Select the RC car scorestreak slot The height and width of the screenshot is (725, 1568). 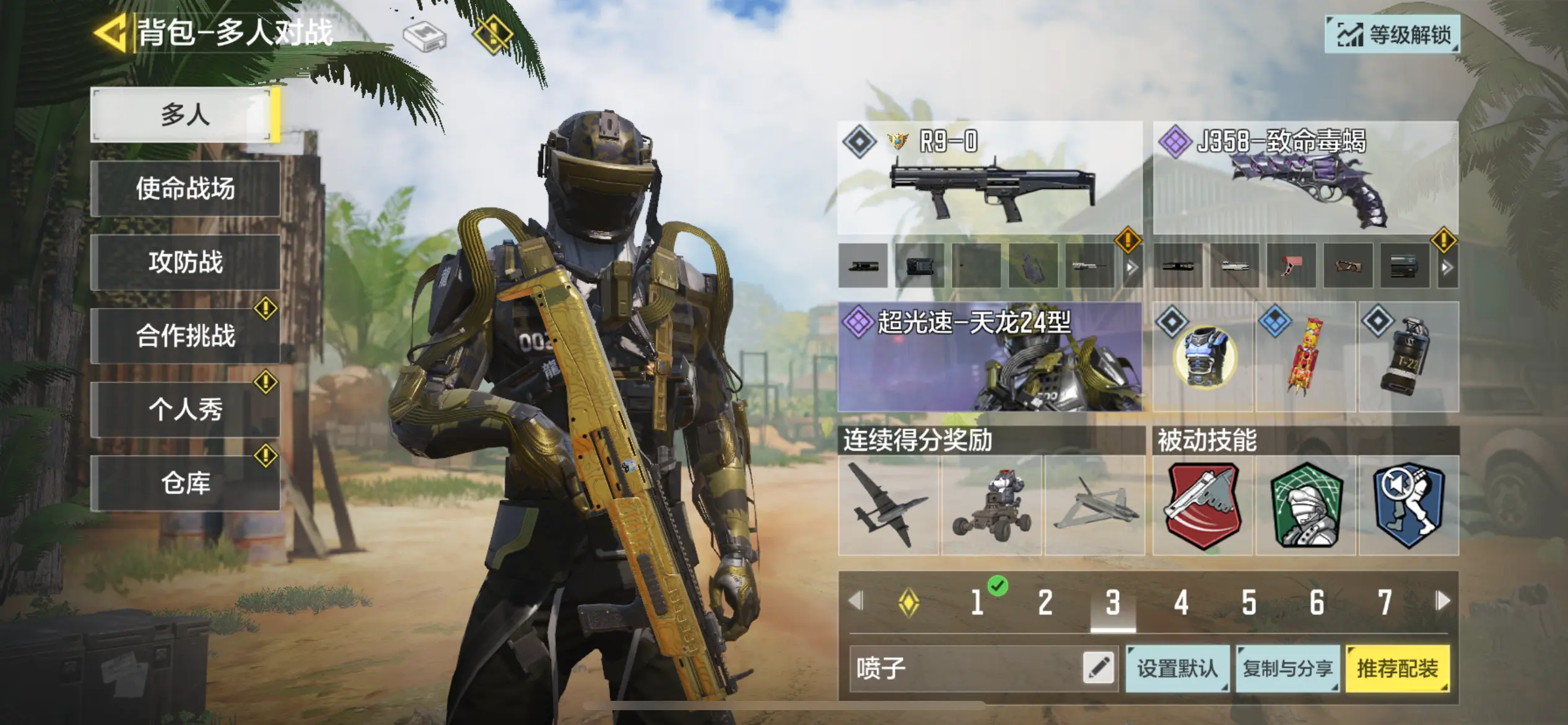[991, 506]
